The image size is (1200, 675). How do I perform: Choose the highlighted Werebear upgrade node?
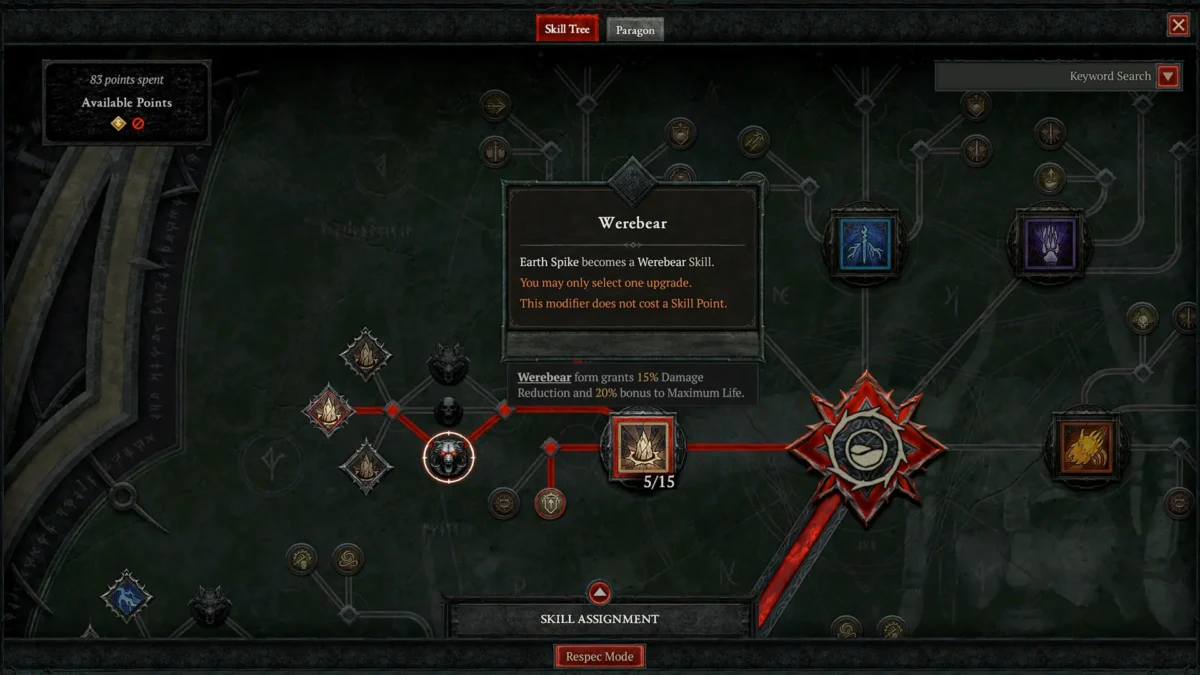pos(449,456)
